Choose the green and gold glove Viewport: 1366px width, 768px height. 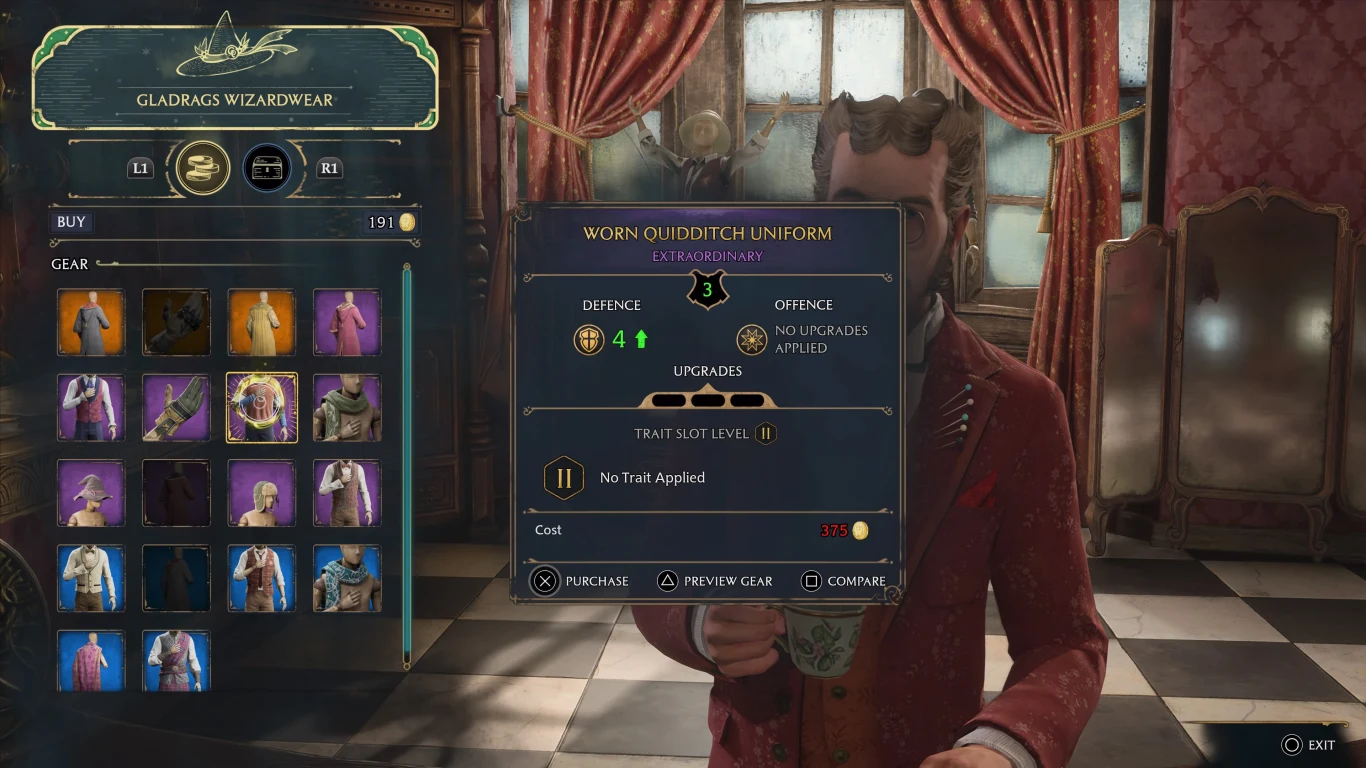pyautogui.click(x=176, y=407)
